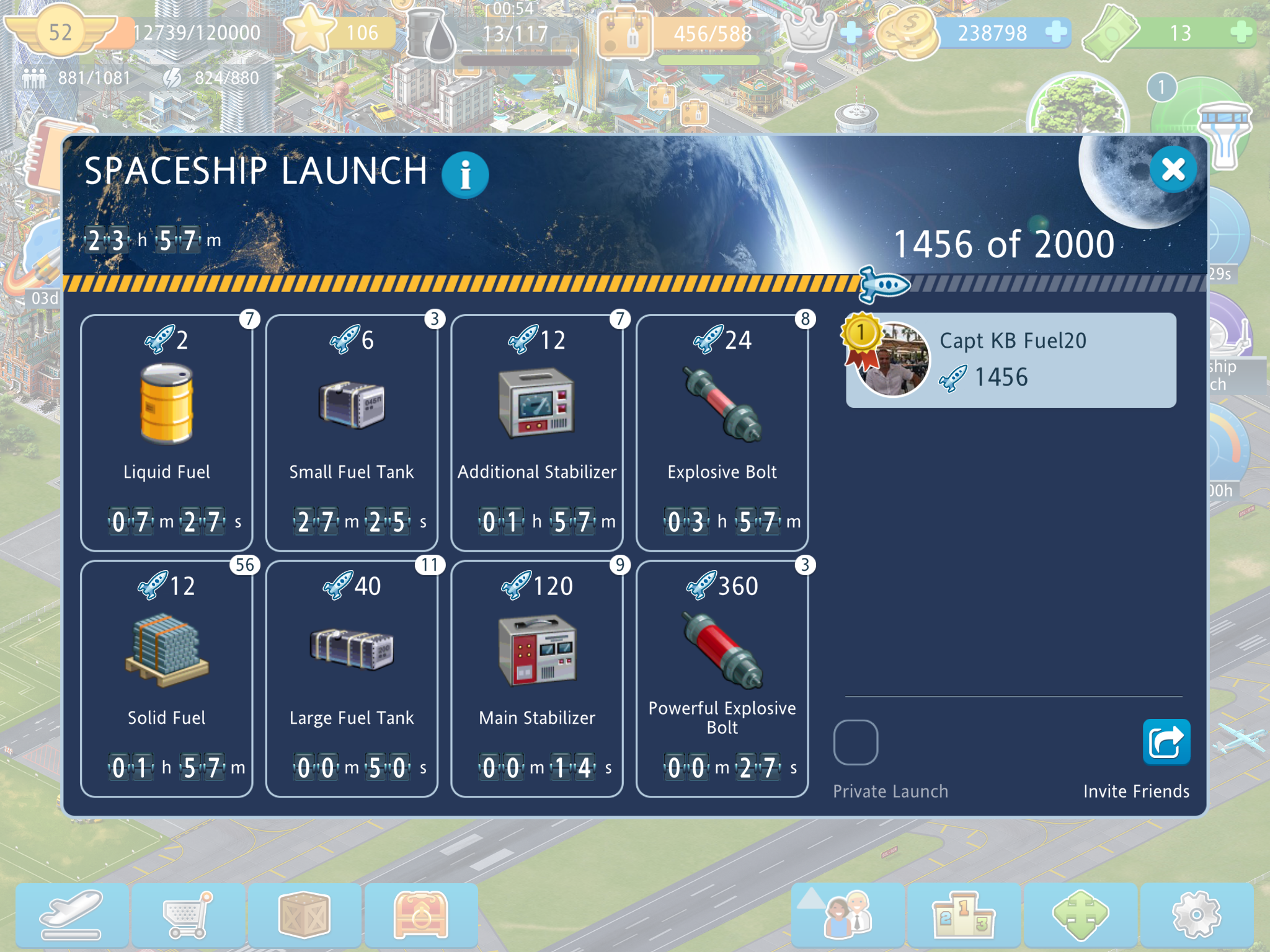Toggle the Private Launch checkbox
1270x952 pixels.
pos(856,742)
